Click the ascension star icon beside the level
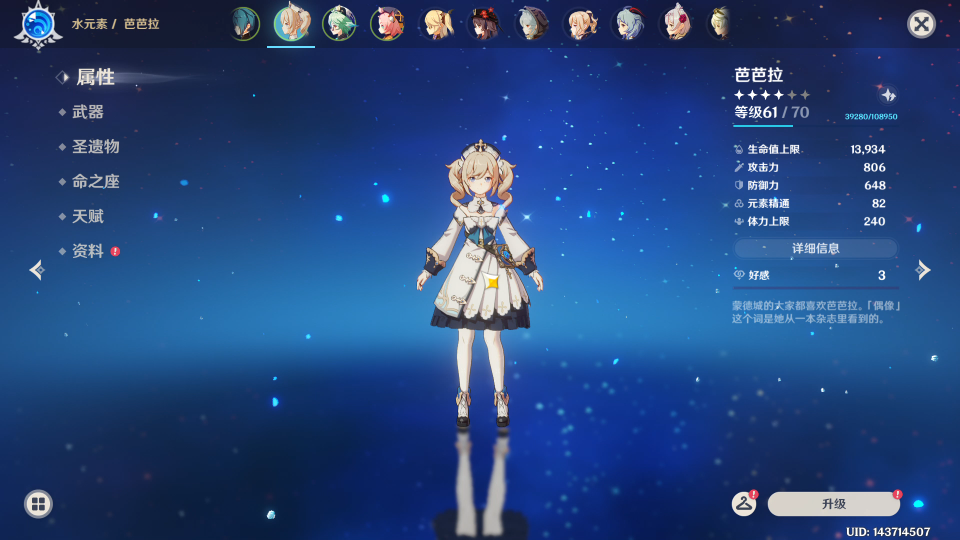Screen dimensions: 960x540 pos(888,95)
